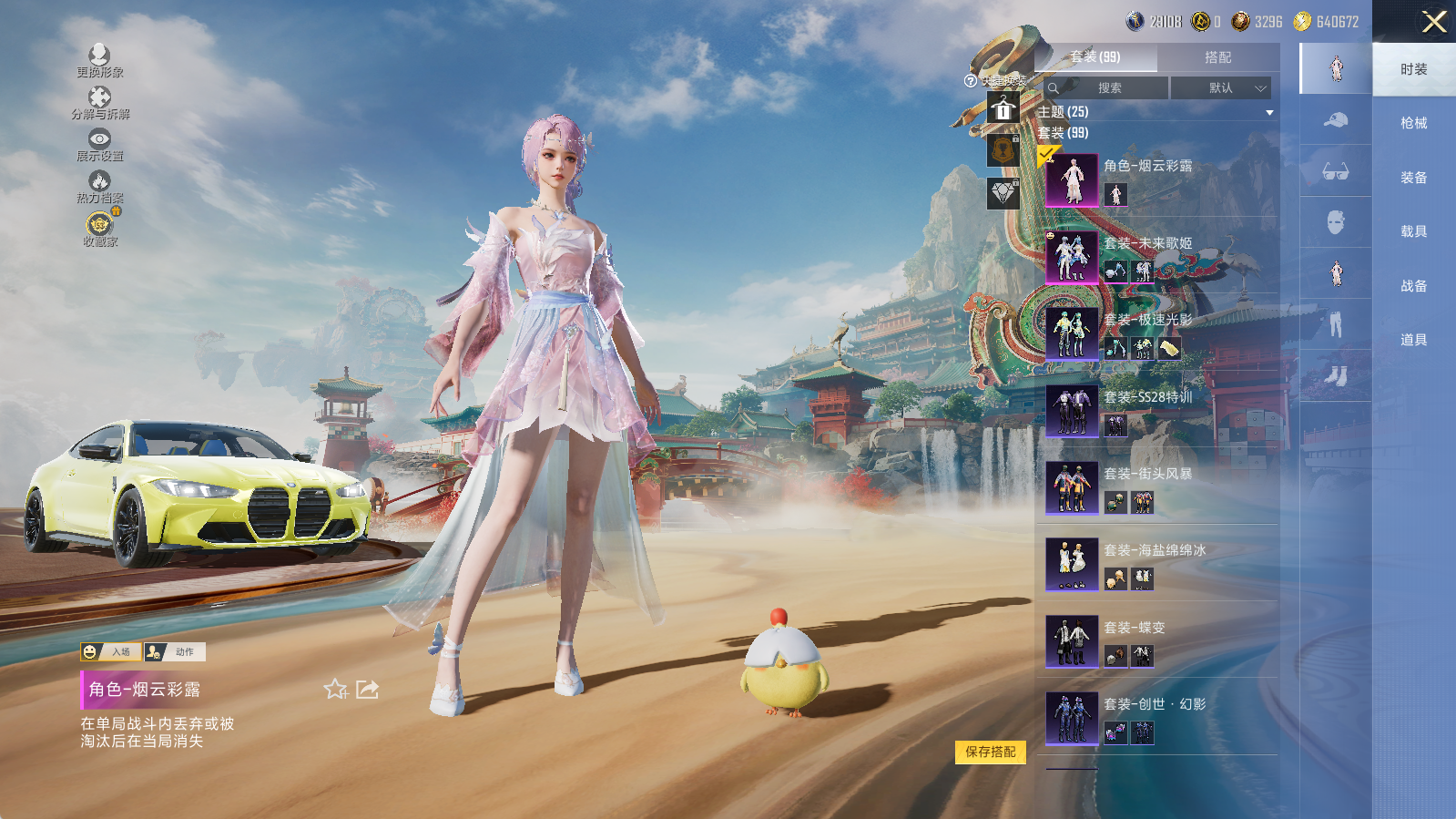The image size is (1456, 819).
Task: Open the 载具 category
Action: coord(1413,231)
